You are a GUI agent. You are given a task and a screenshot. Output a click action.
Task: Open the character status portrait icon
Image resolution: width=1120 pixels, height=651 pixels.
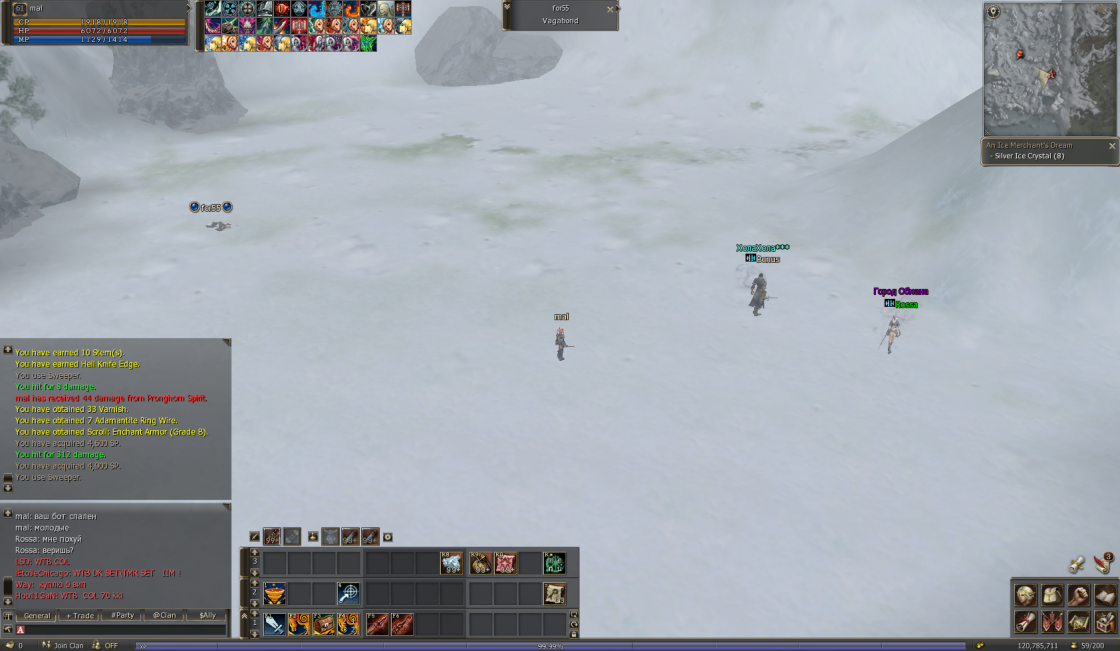[x=1026, y=596]
